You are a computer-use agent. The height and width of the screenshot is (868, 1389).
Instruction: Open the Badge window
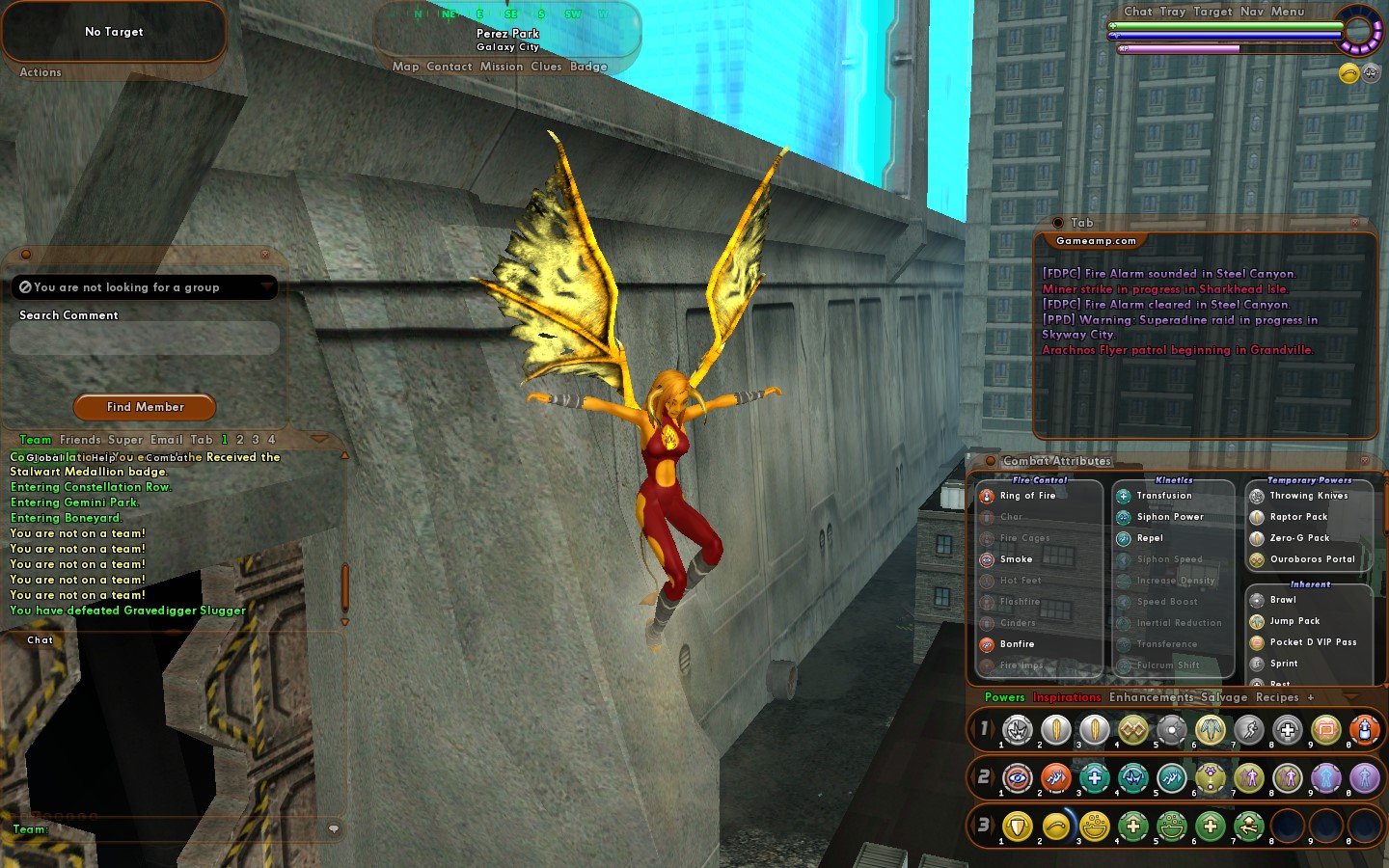pos(588,67)
